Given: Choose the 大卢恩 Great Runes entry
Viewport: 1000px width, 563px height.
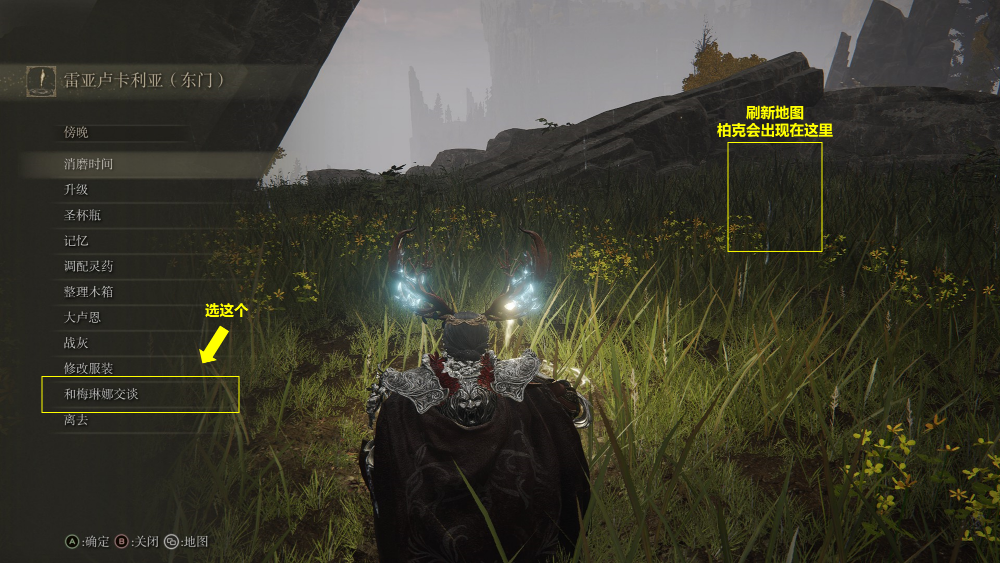Looking at the screenshot, I should pos(82,317).
